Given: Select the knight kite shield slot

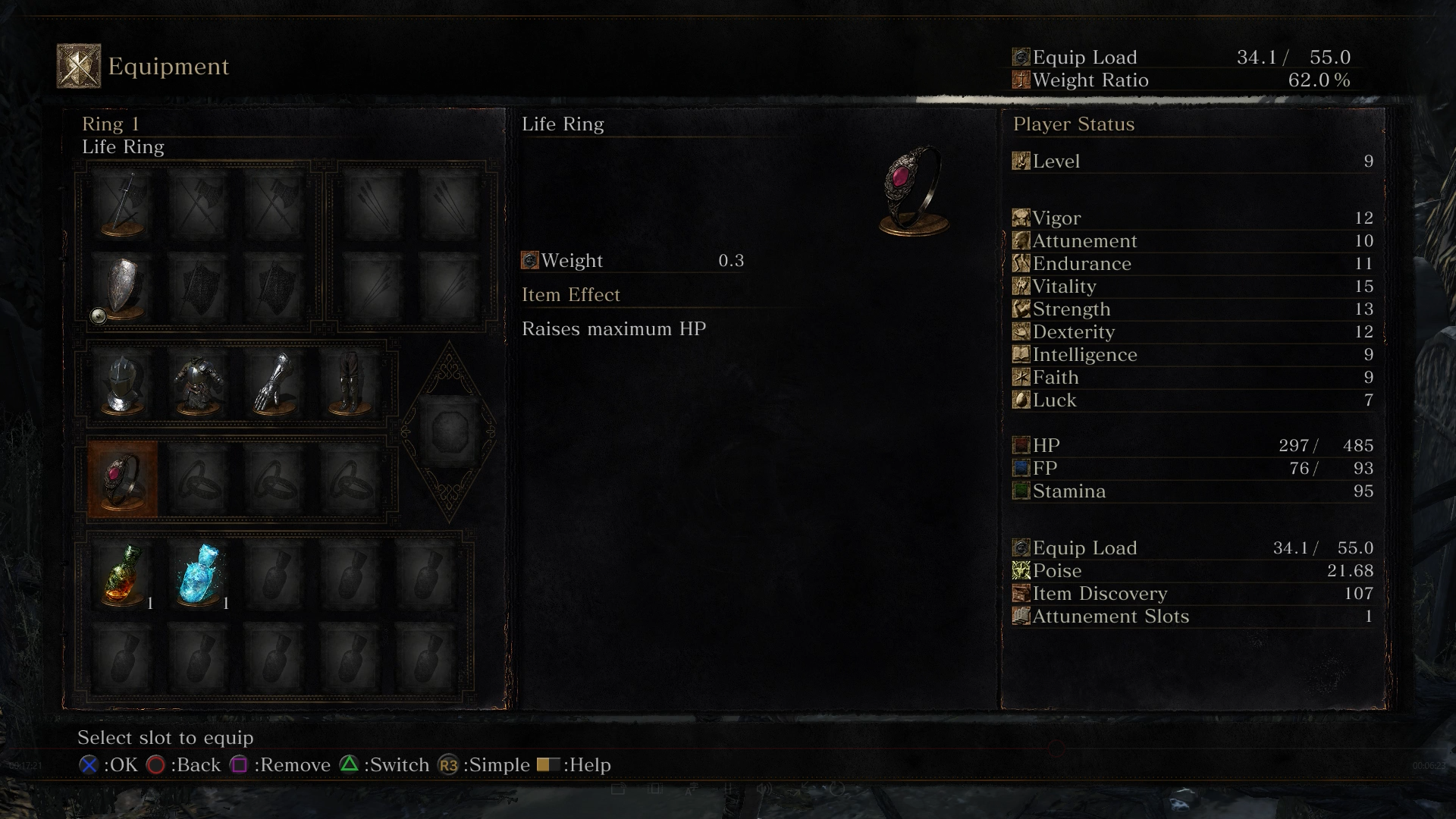Looking at the screenshot, I should point(122,287).
